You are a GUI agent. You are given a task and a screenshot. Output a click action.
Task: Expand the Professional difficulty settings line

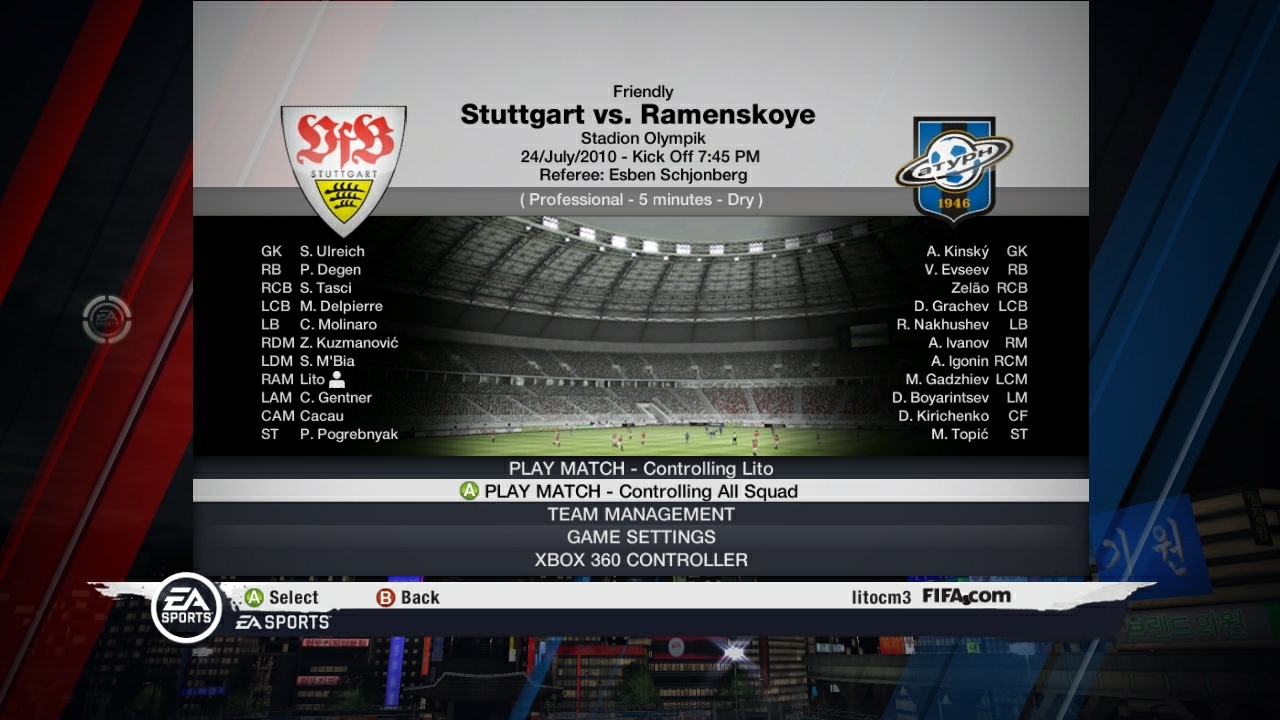tap(640, 199)
